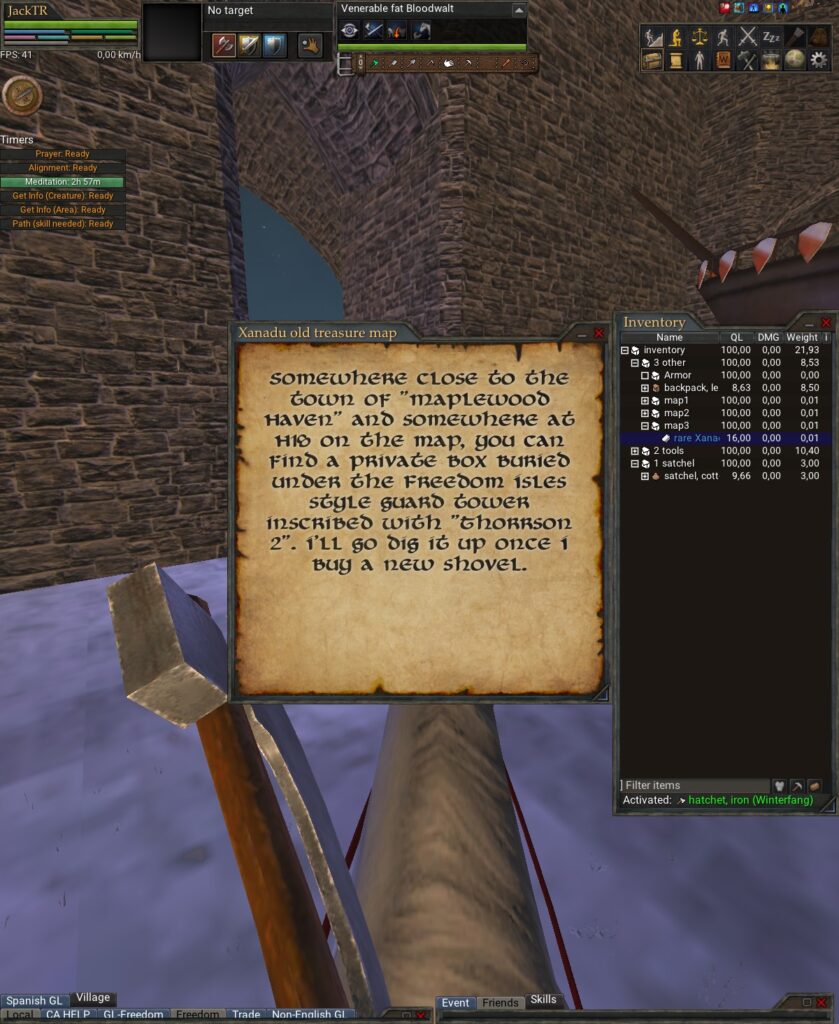Toggle sleep with the Zzz icon

(771, 37)
